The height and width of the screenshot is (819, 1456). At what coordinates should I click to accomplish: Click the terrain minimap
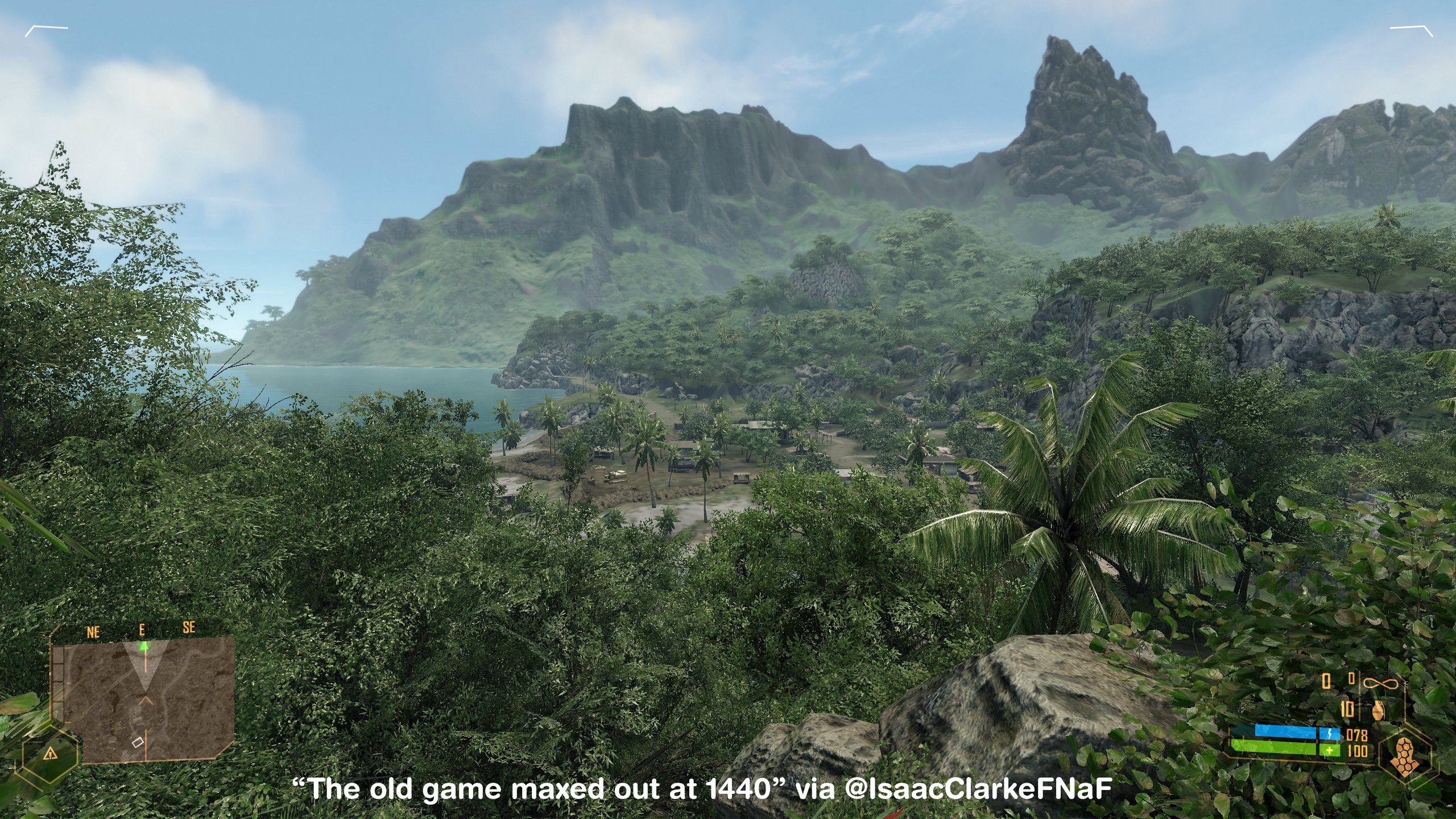tap(142, 700)
